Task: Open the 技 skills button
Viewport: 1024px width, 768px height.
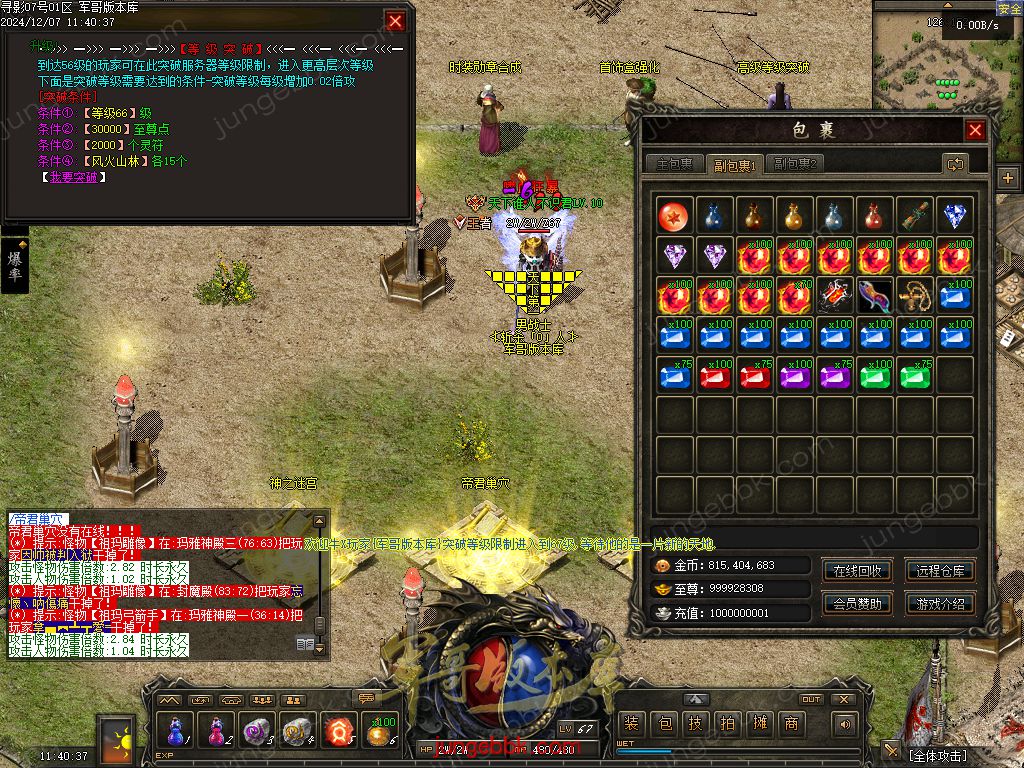Action: pyautogui.click(x=695, y=724)
